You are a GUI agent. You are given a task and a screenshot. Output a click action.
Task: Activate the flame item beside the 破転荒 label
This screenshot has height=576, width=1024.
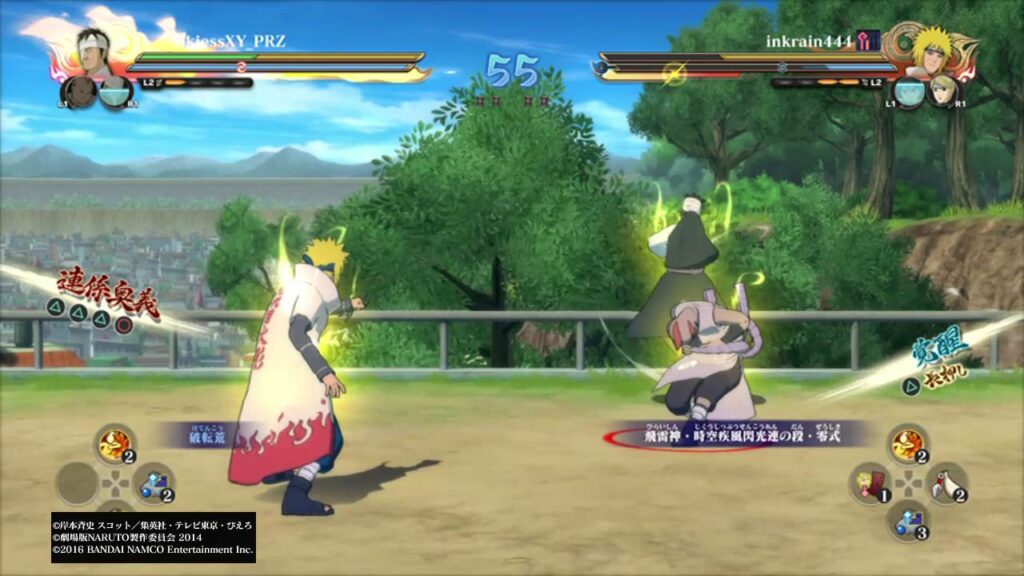point(116,444)
